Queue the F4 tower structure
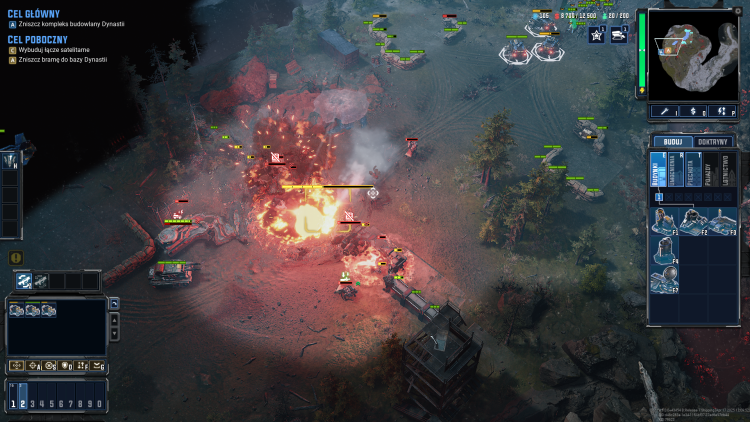750x422 pixels. (664, 250)
